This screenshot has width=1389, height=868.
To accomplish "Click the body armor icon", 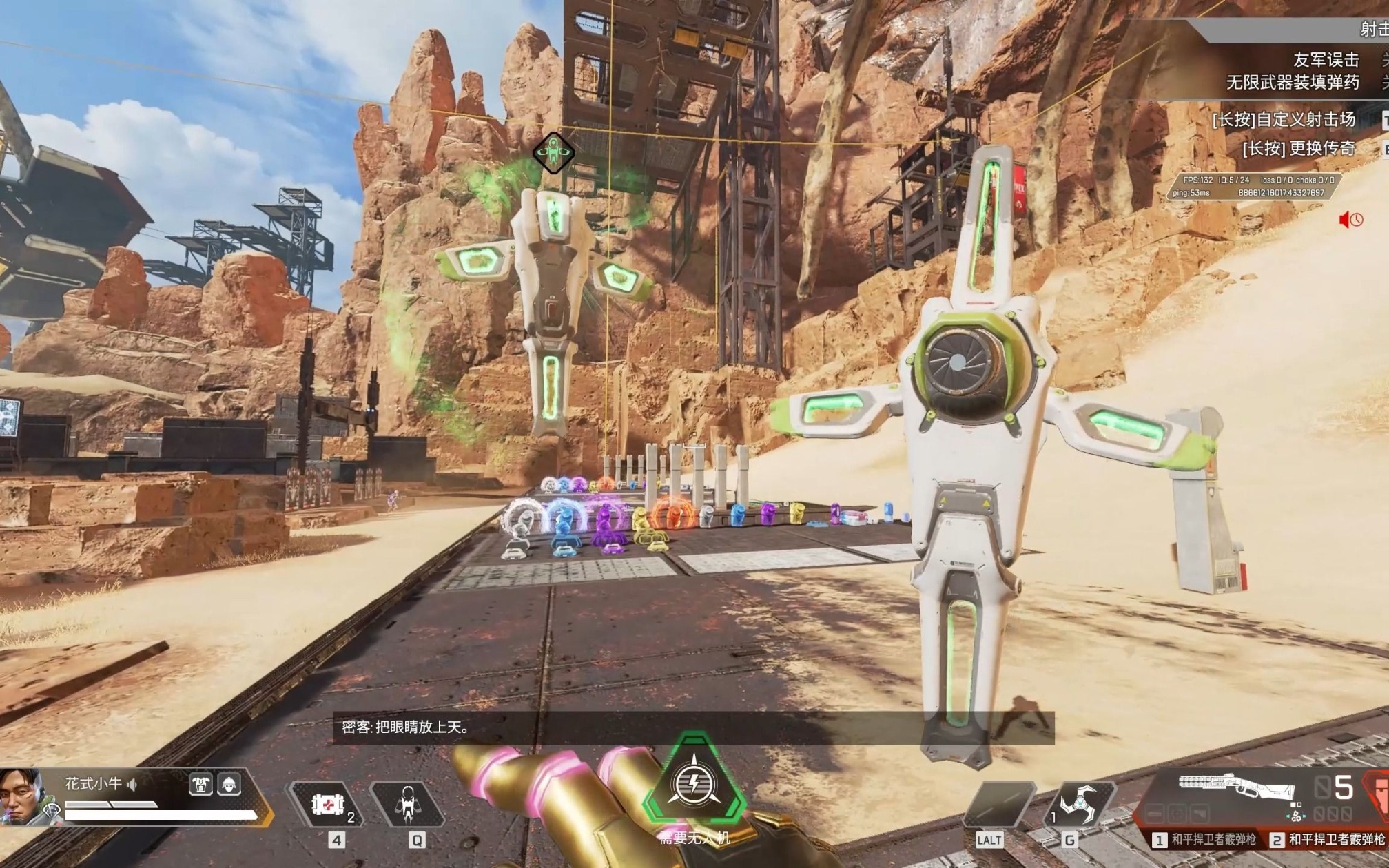I will pyautogui.click(x=200, y=785).
